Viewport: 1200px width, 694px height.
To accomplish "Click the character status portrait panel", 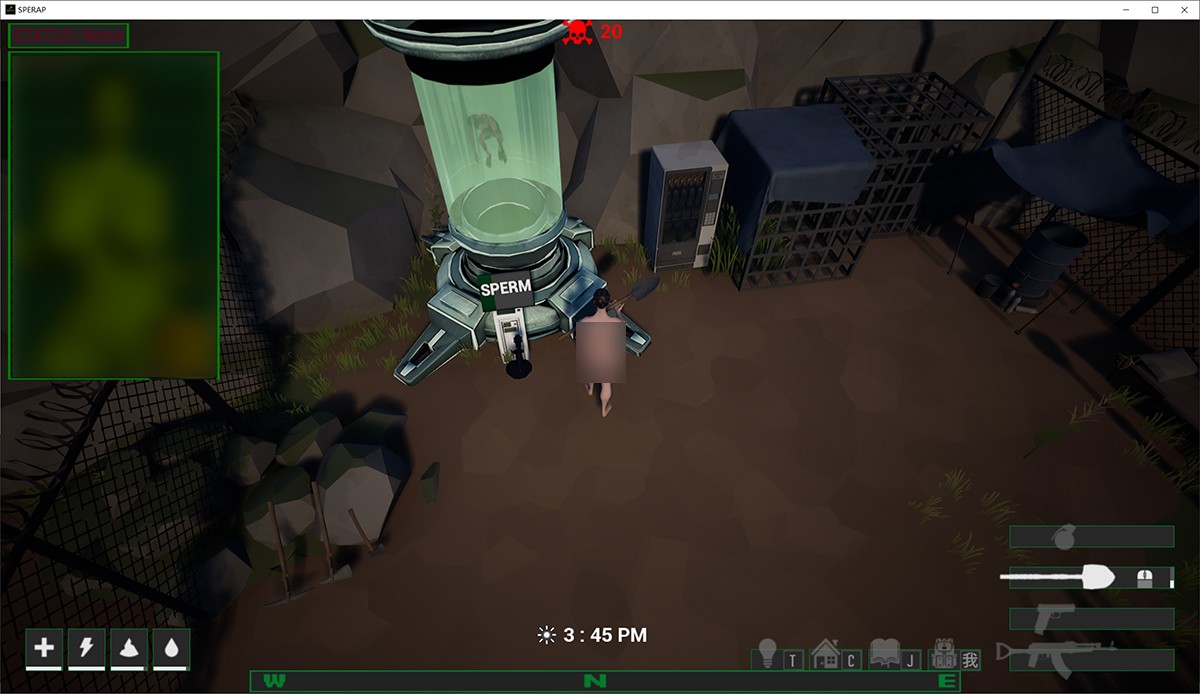I will [x=114, y=215].
